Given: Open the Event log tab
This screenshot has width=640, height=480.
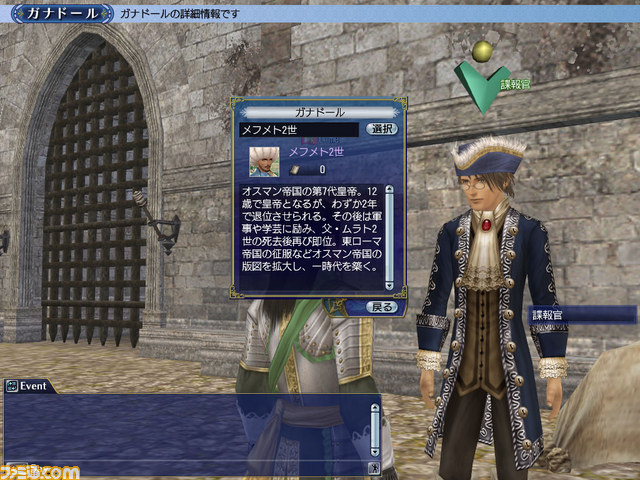Looking at the screenshot, I should (29, 386).
